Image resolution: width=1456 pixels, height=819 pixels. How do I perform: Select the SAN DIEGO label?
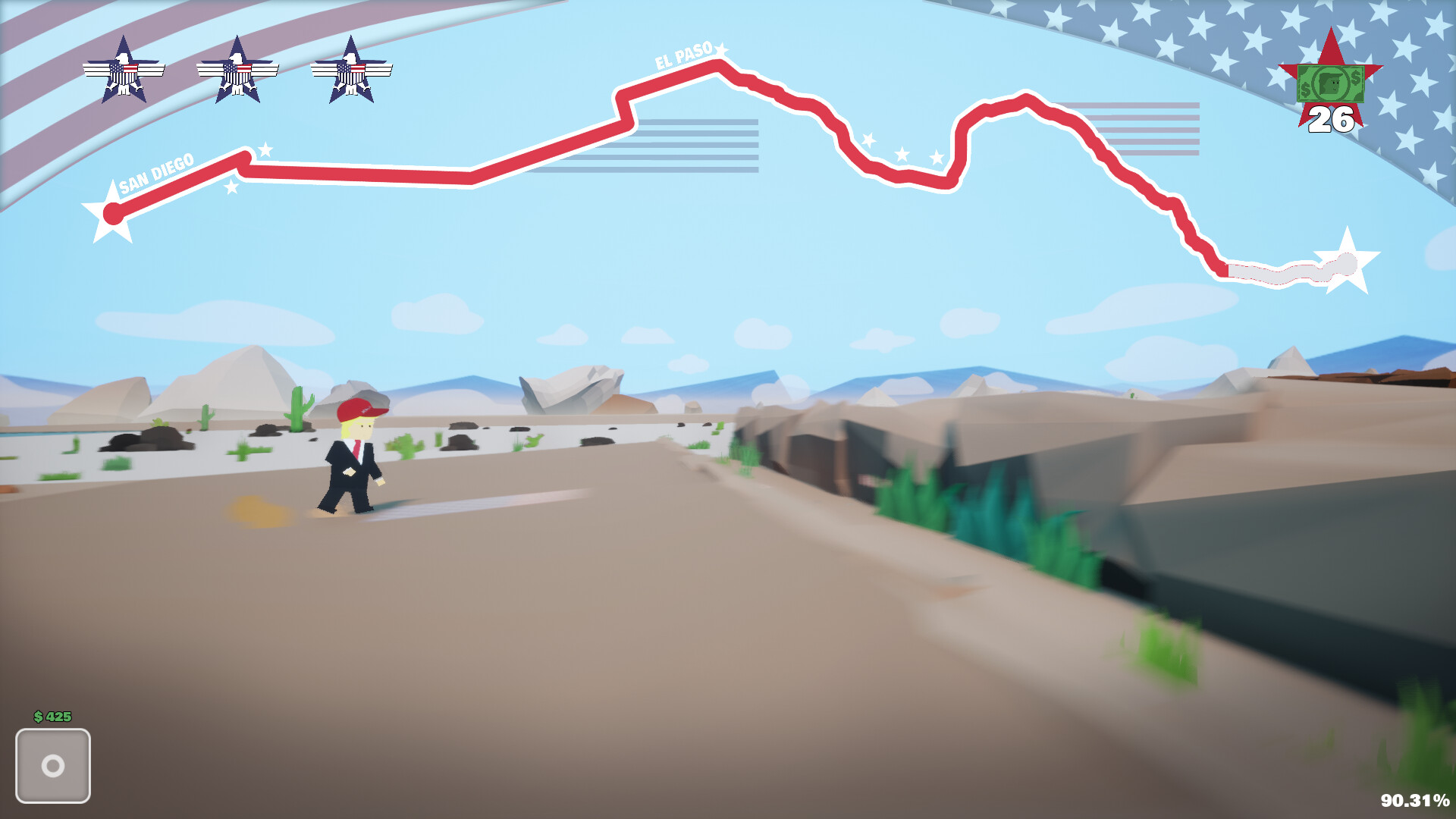click(156, 168)
